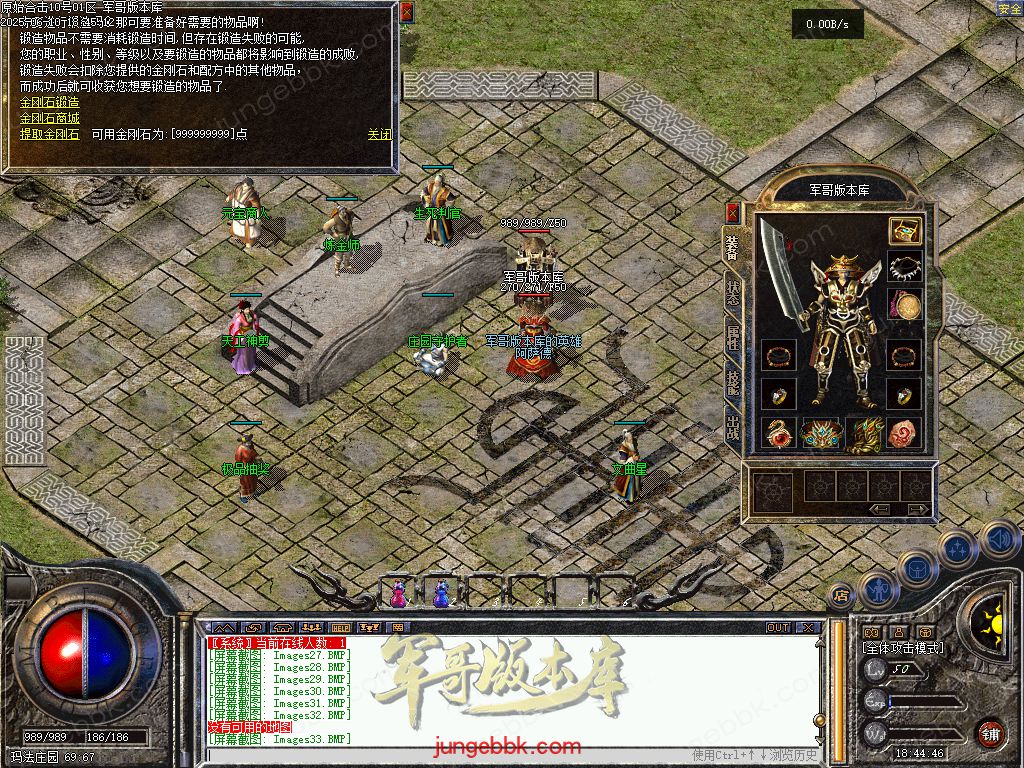Choose the 金刚石商城 shop link
Screen dimensions: 1024x768
[49, 118]
